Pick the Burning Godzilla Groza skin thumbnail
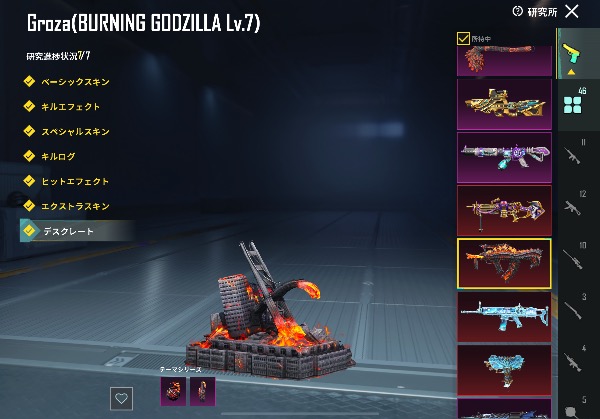Screen dimensions: 600x419 point(504,263)
